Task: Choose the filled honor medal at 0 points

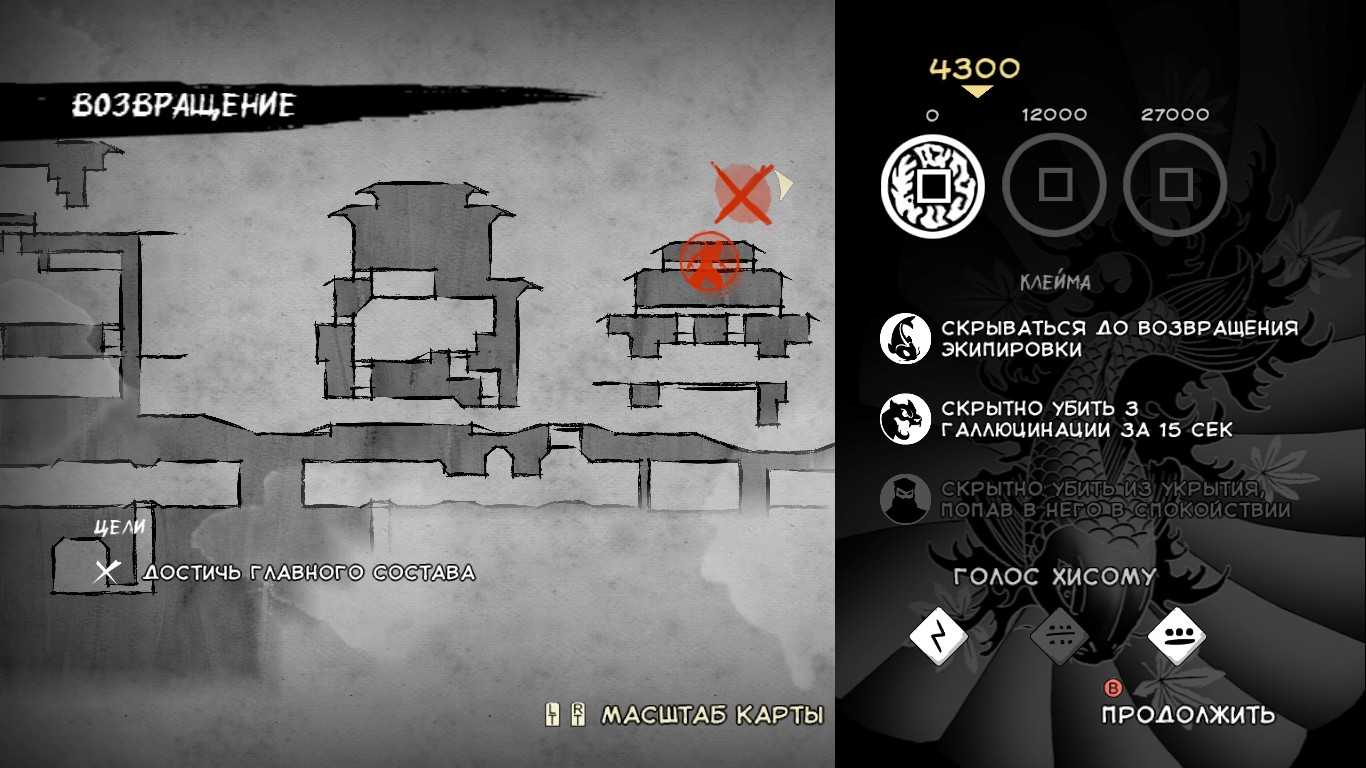Action: tap(932, 186)
